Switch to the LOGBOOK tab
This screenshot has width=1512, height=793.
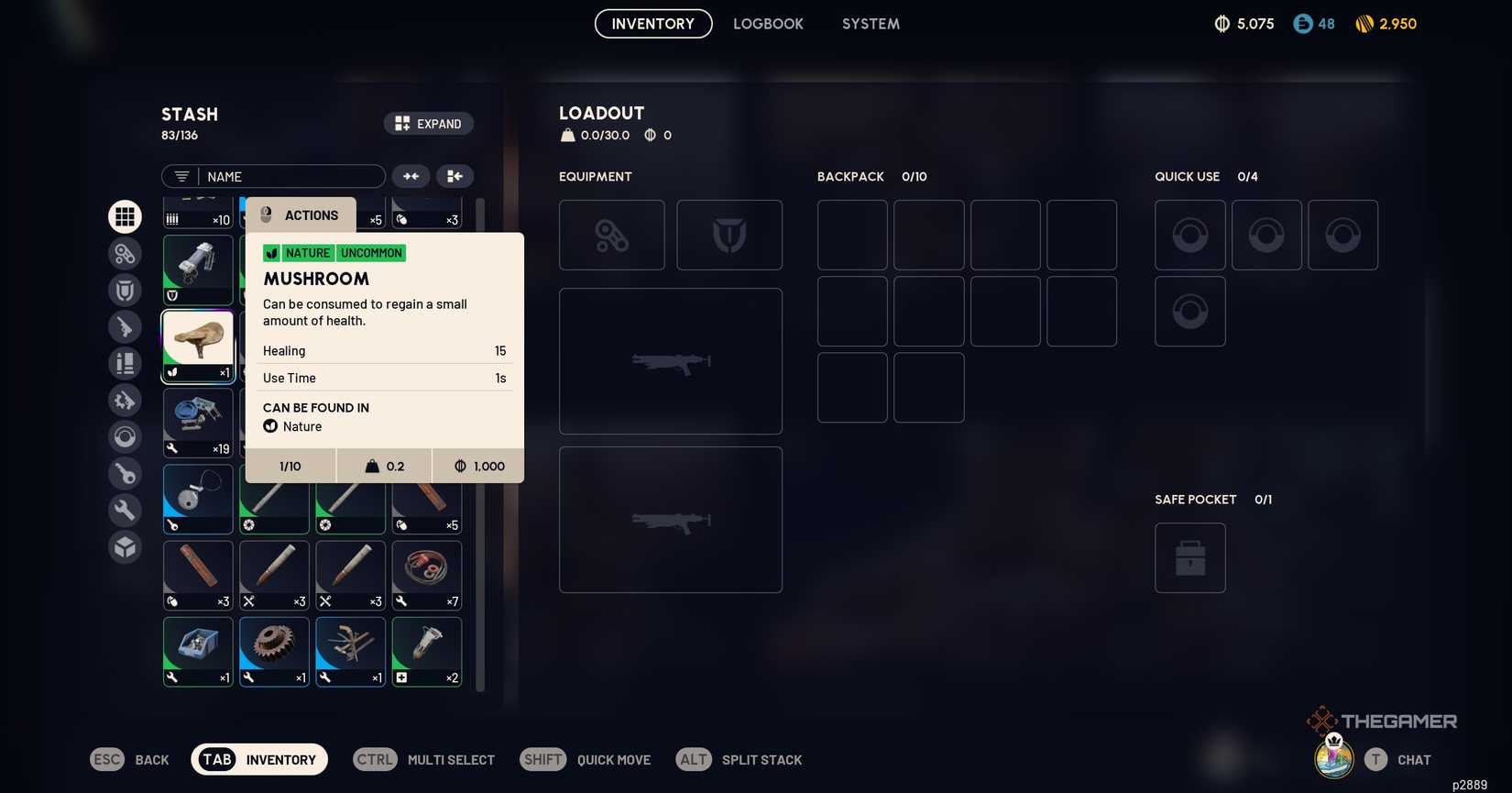pos(768,24)
